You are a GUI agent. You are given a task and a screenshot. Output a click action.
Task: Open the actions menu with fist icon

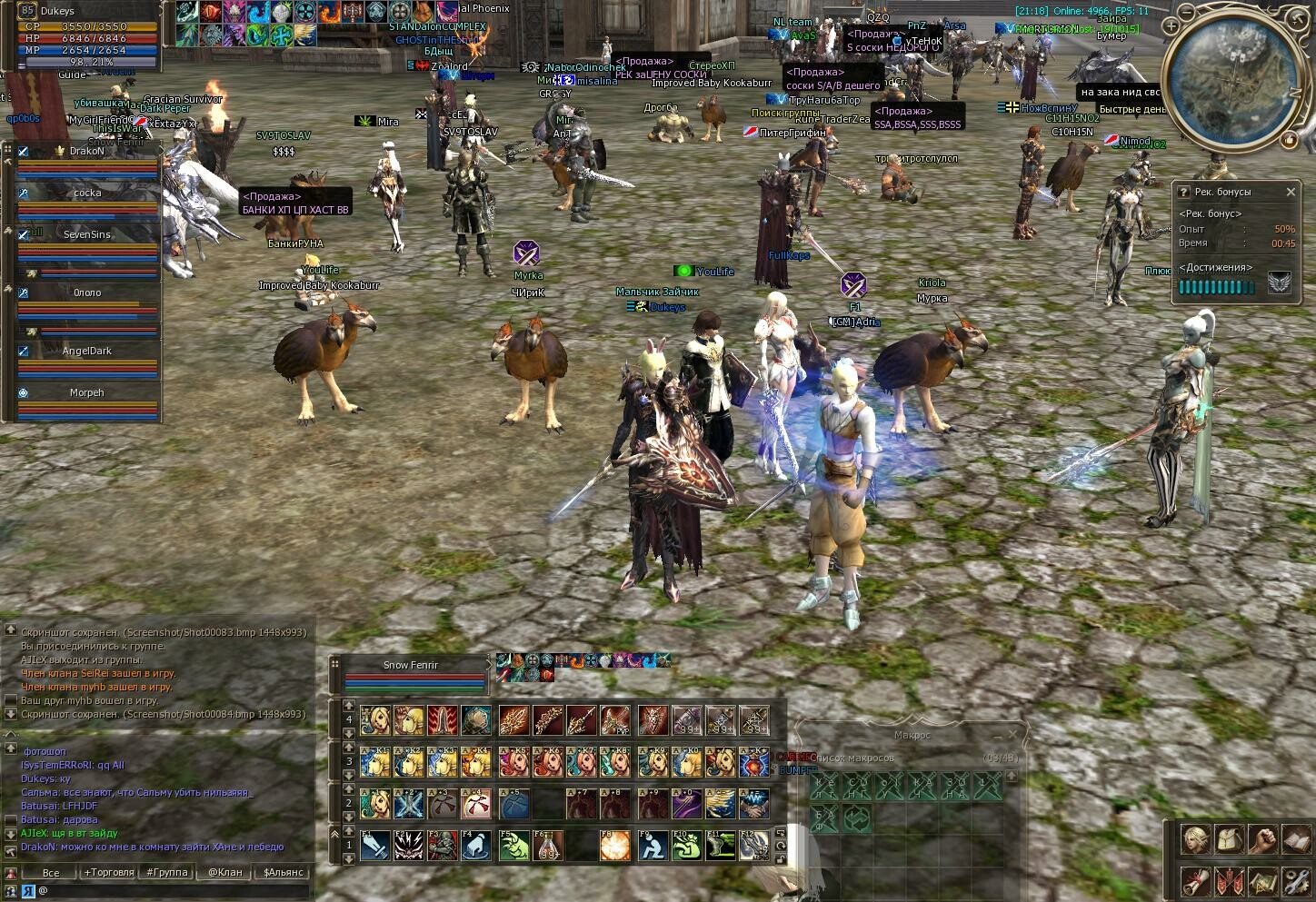1261,839
